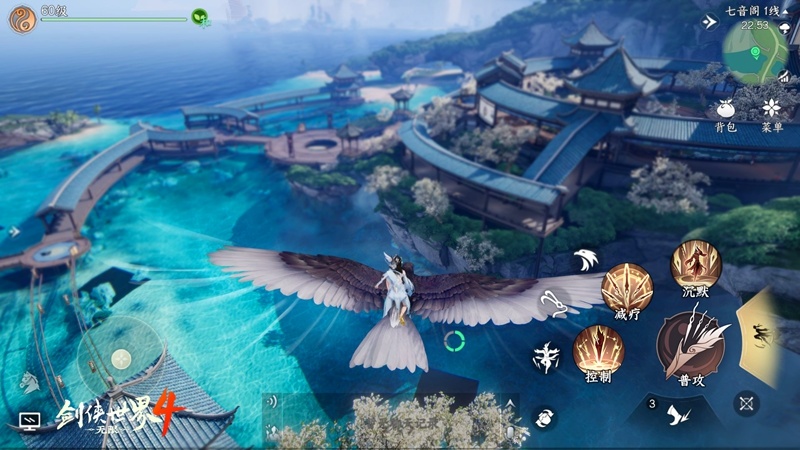Tap the rotating swap arrows icon

tap(545, 418)
